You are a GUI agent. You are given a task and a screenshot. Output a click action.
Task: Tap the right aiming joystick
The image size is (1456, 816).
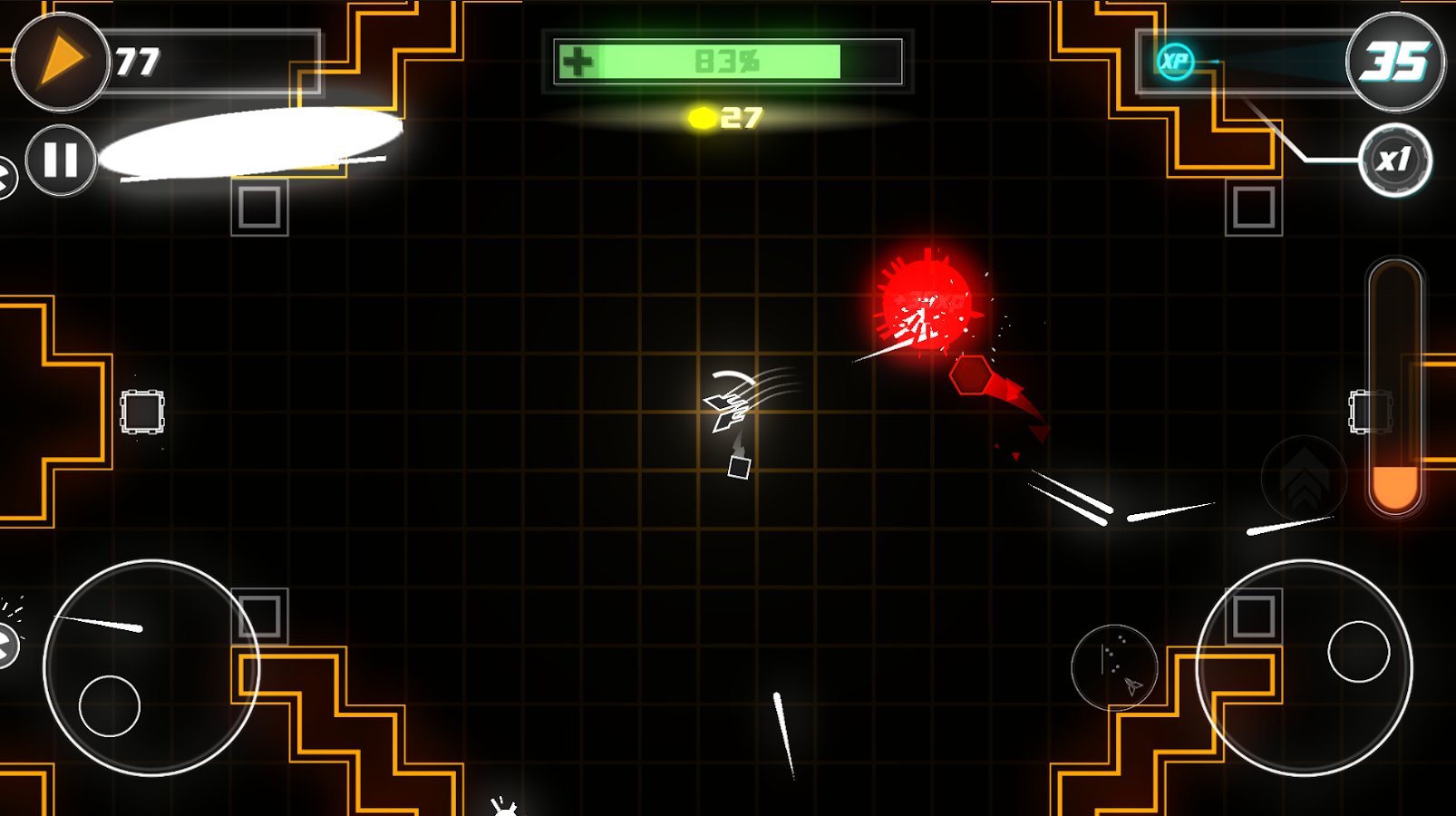(1304, 668)
